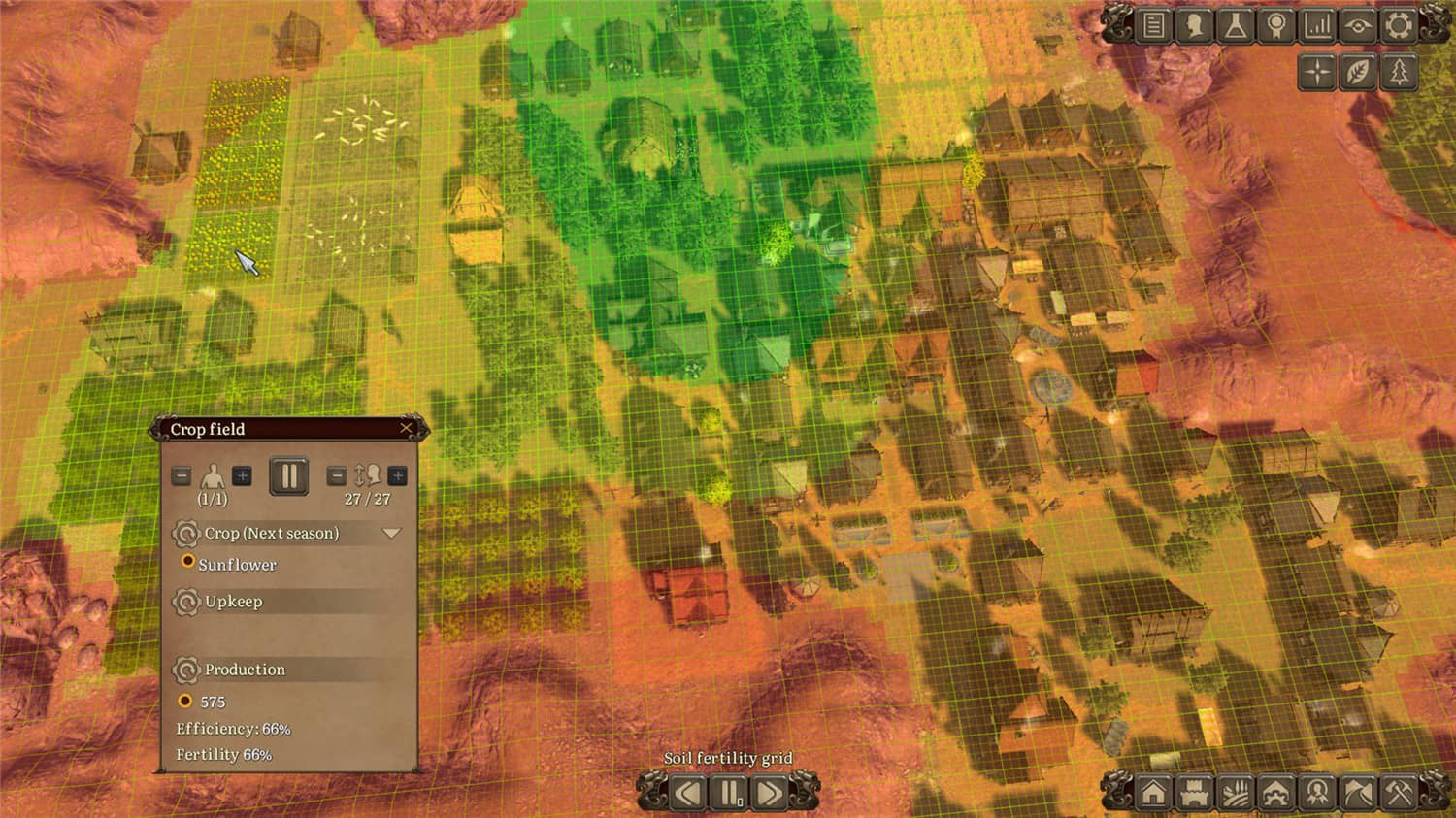The height and width of the screenshot is (818, 1456).
Task: Pause work on the Crop field
Action: coord(288,475)
